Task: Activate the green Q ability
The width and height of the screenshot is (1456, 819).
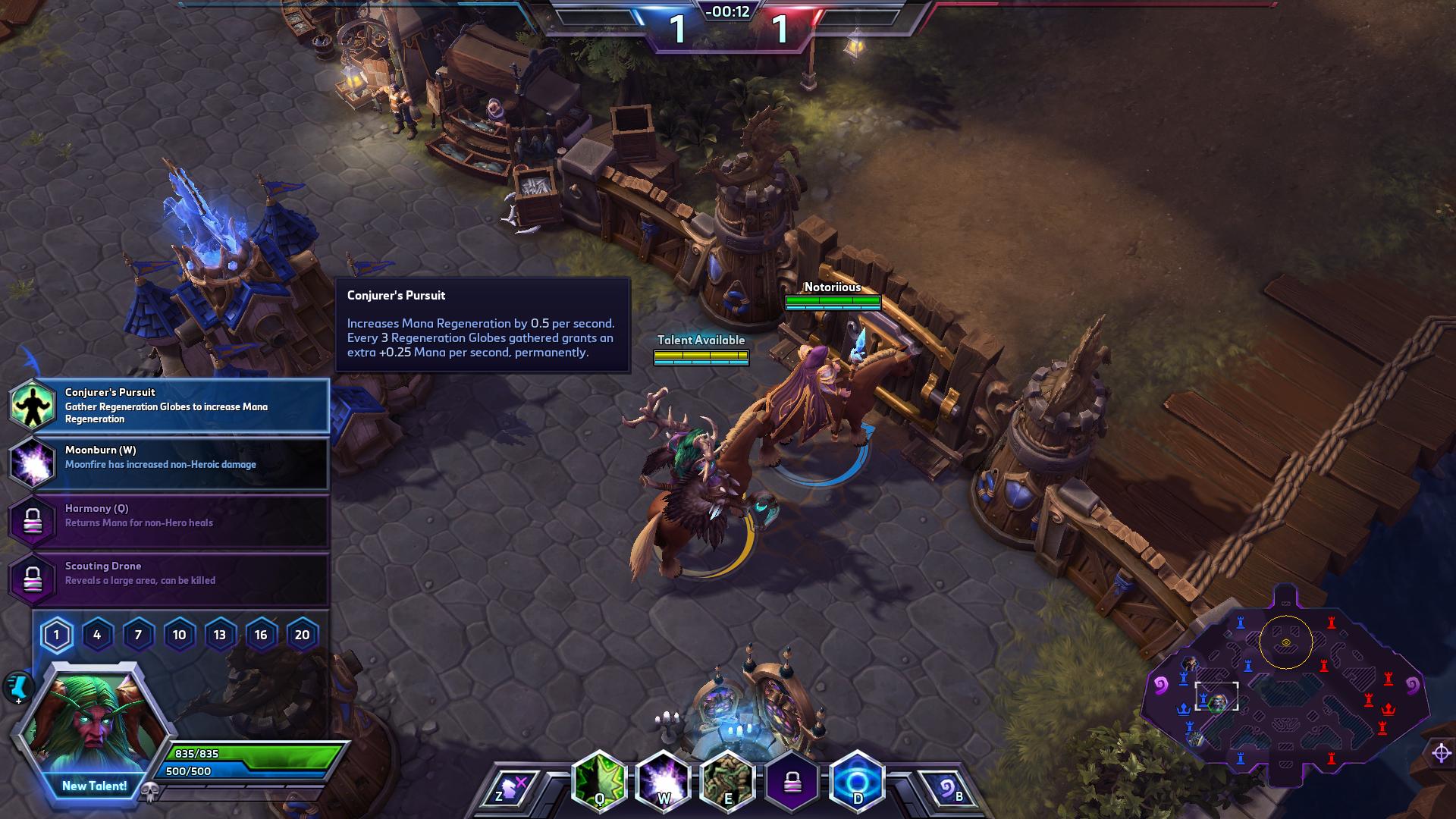Action: pyautogui.click(x=599, y=781)
